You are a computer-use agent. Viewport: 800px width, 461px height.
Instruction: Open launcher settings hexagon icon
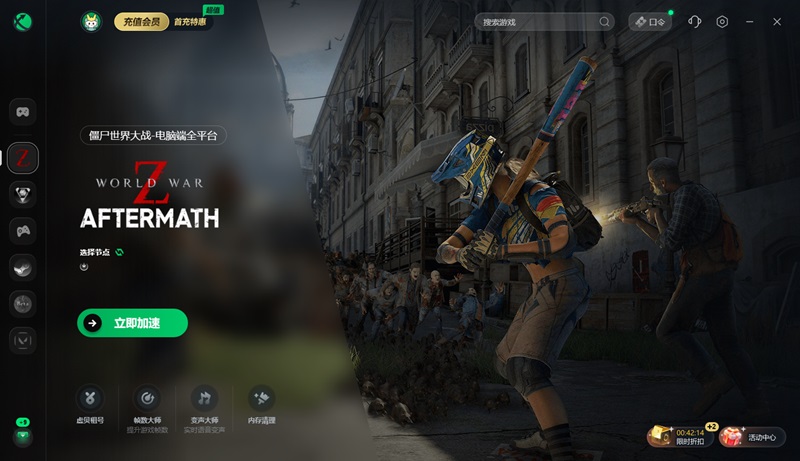pos(722,21)
